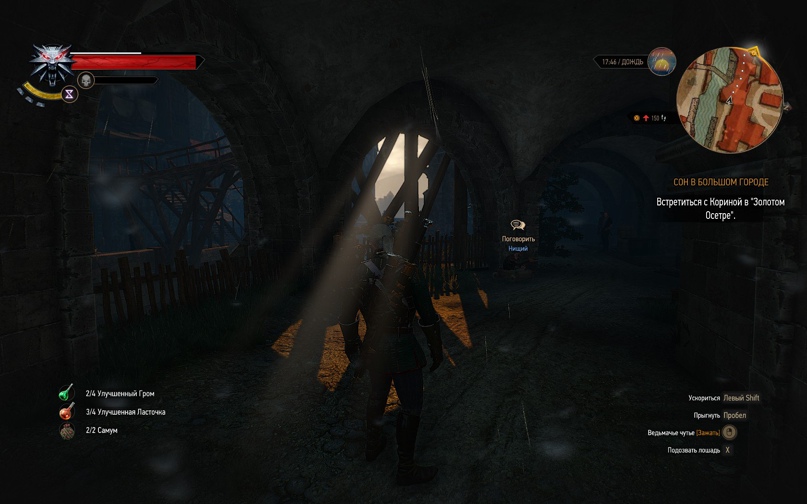This screenshot has width=807, height=504.
Task: Click the rain weather icon
Action: (x=661, y=62)
